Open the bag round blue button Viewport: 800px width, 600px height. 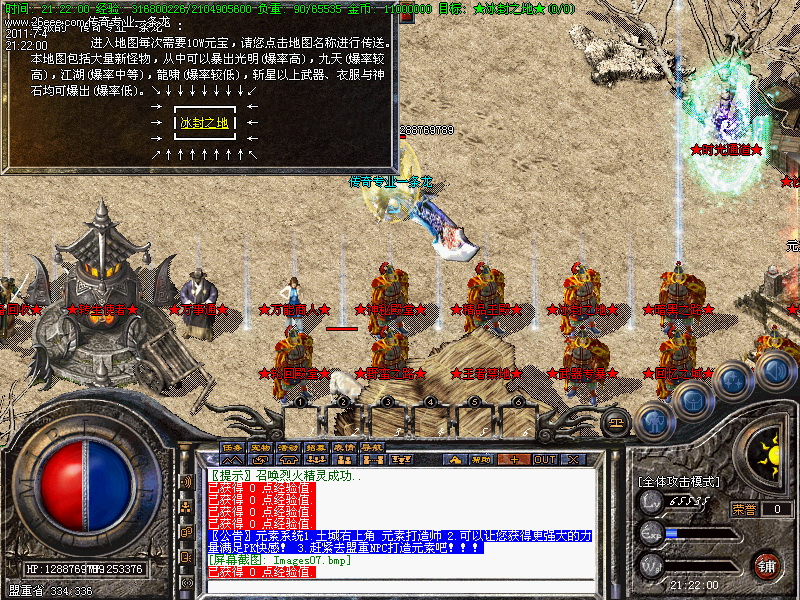coord(693,400)
